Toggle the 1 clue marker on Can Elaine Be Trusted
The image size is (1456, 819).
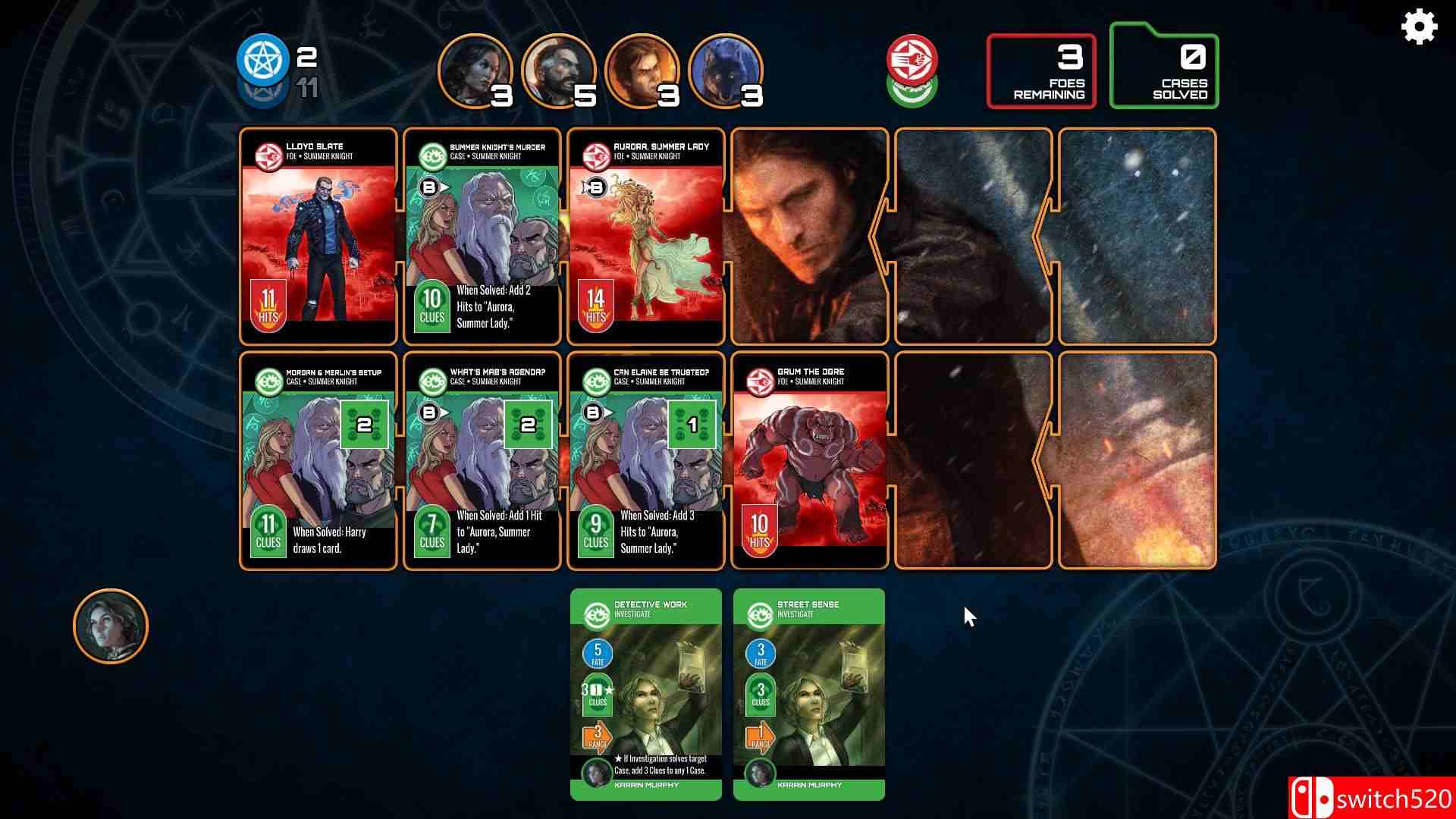coord(691,425)
